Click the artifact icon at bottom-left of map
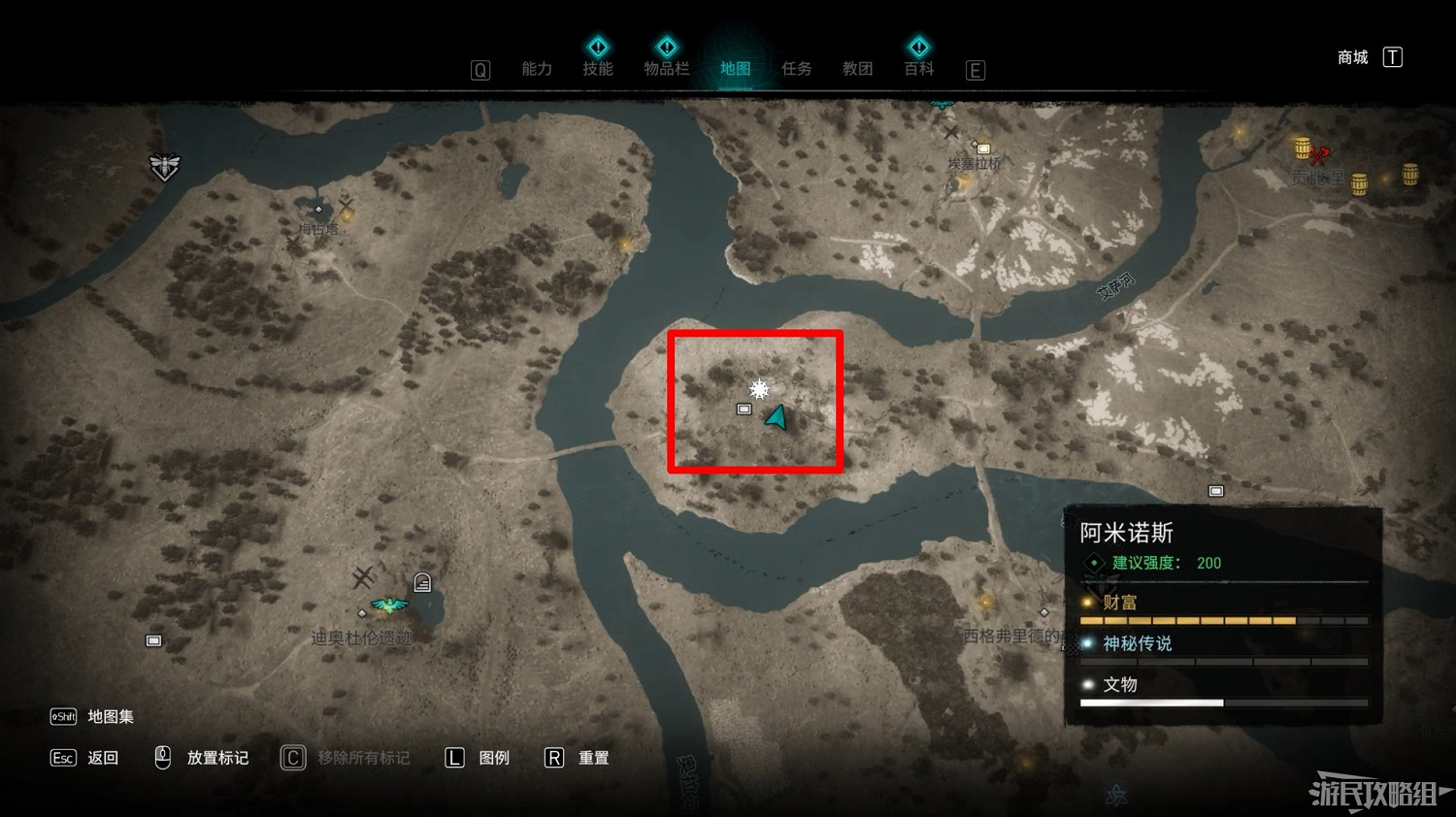The image size is (1456, 817). [152, 639]
